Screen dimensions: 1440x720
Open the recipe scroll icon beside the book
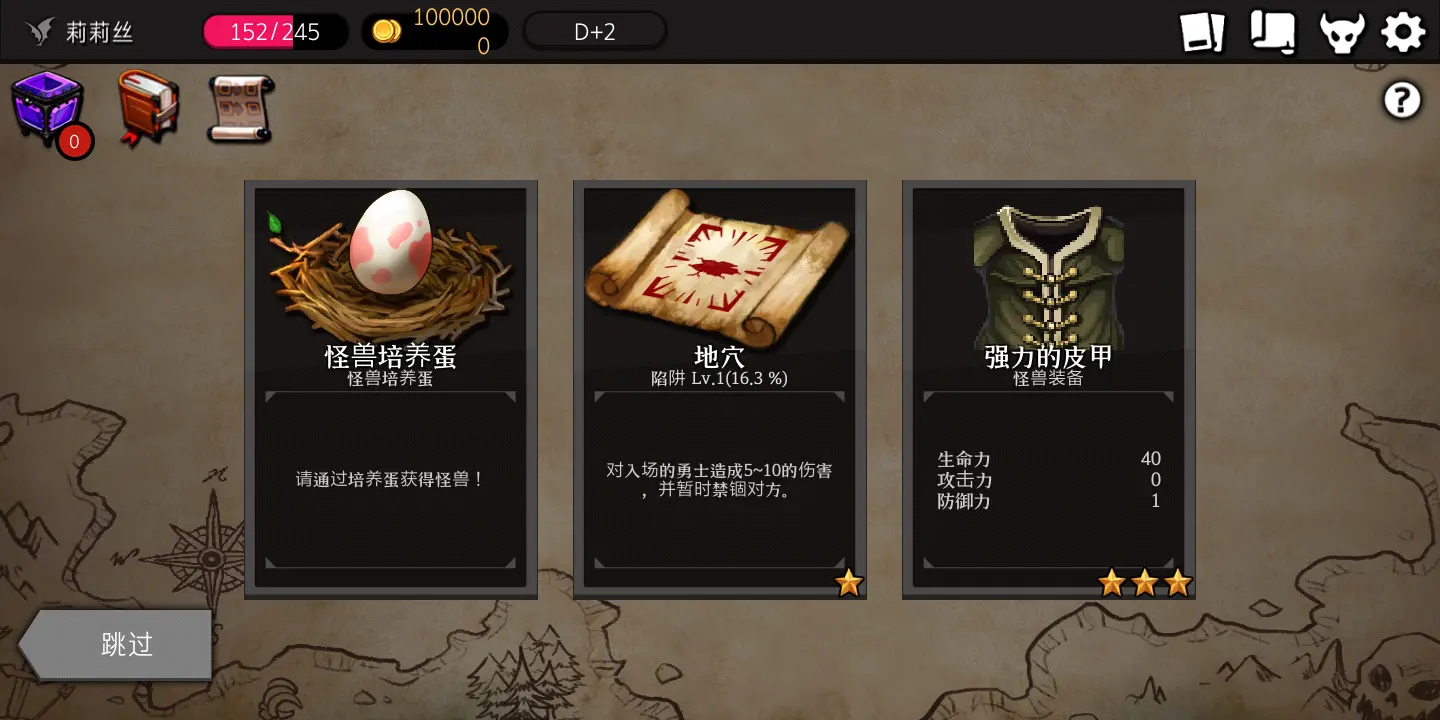coord(240,108)
